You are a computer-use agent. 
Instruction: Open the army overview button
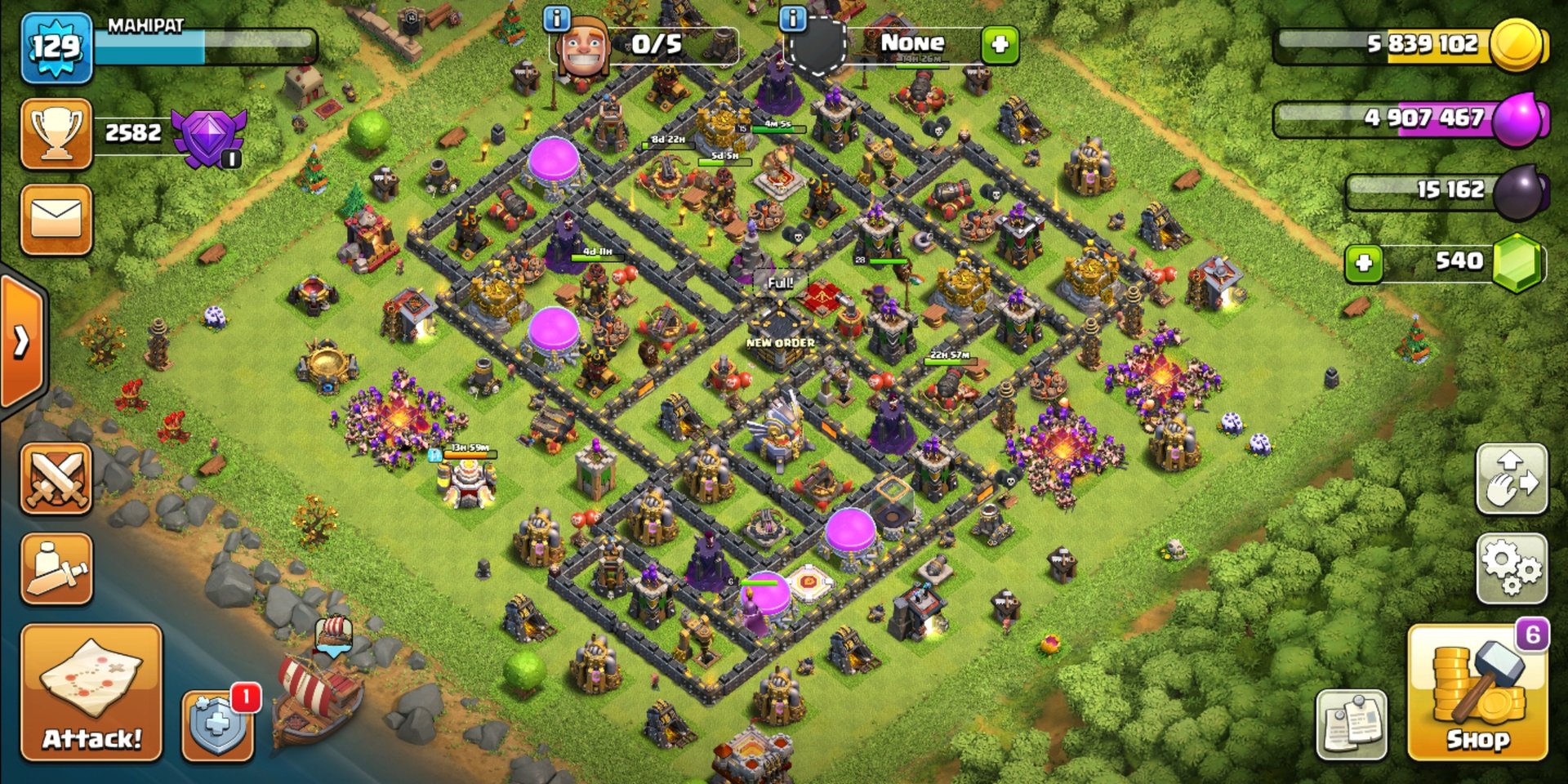click(56, 568)
